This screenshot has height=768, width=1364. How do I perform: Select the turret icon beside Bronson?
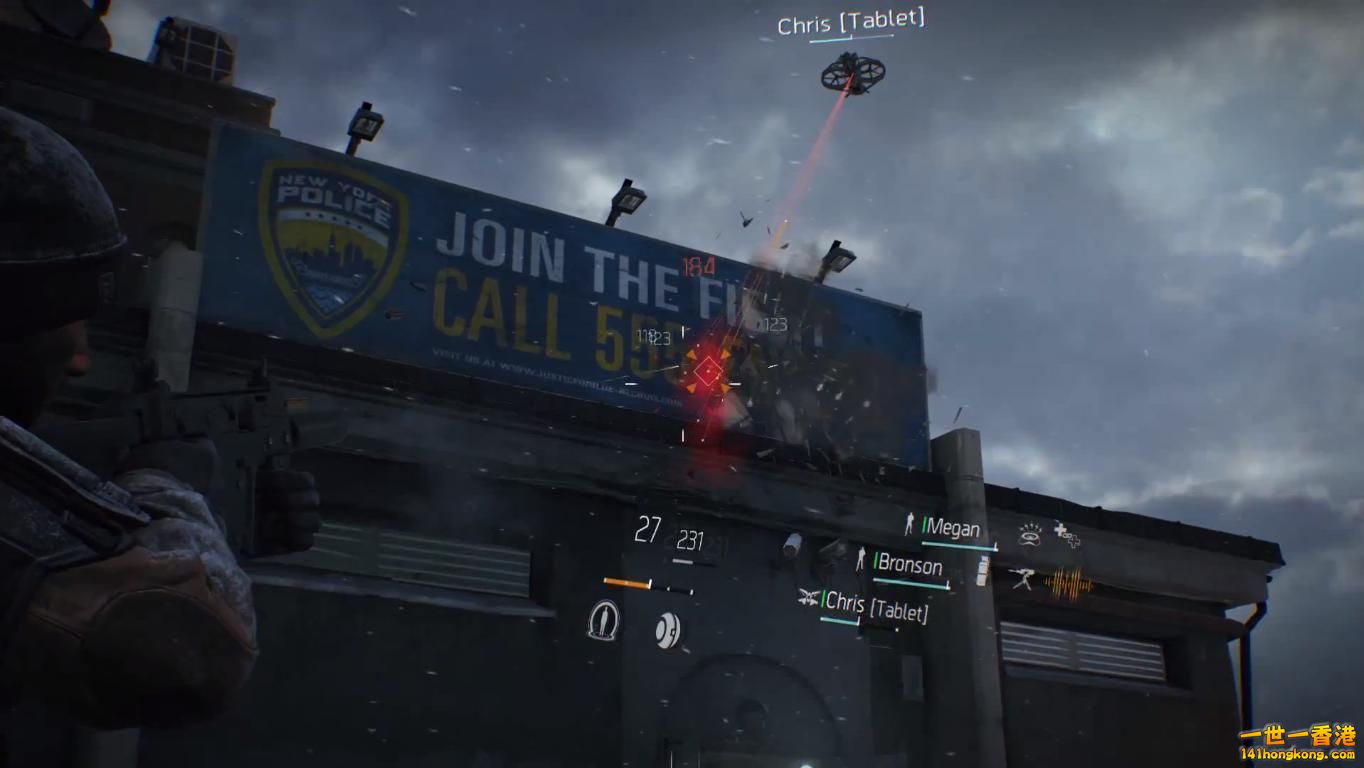[x=1021, y=578]
